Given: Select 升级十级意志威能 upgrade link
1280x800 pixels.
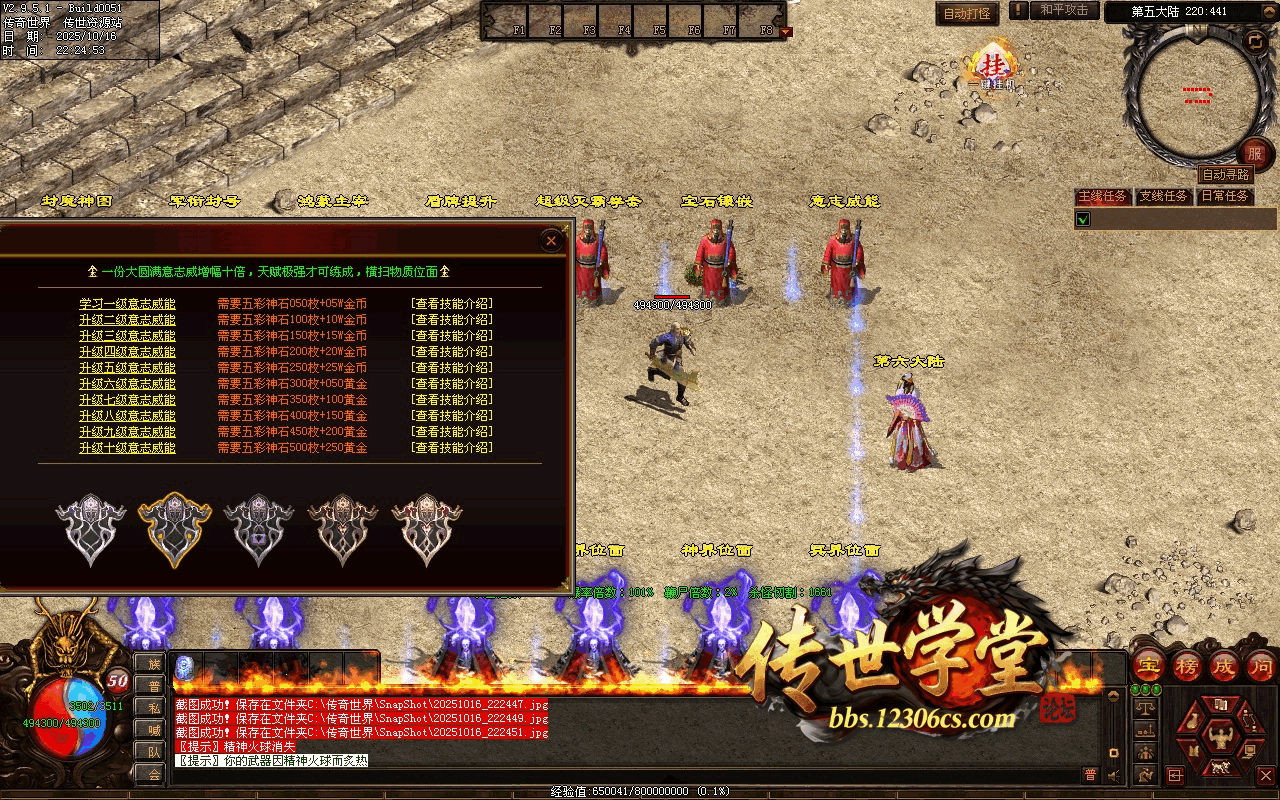Looking at the screenshot, I should pyautogui.click(x=127, y=448).
